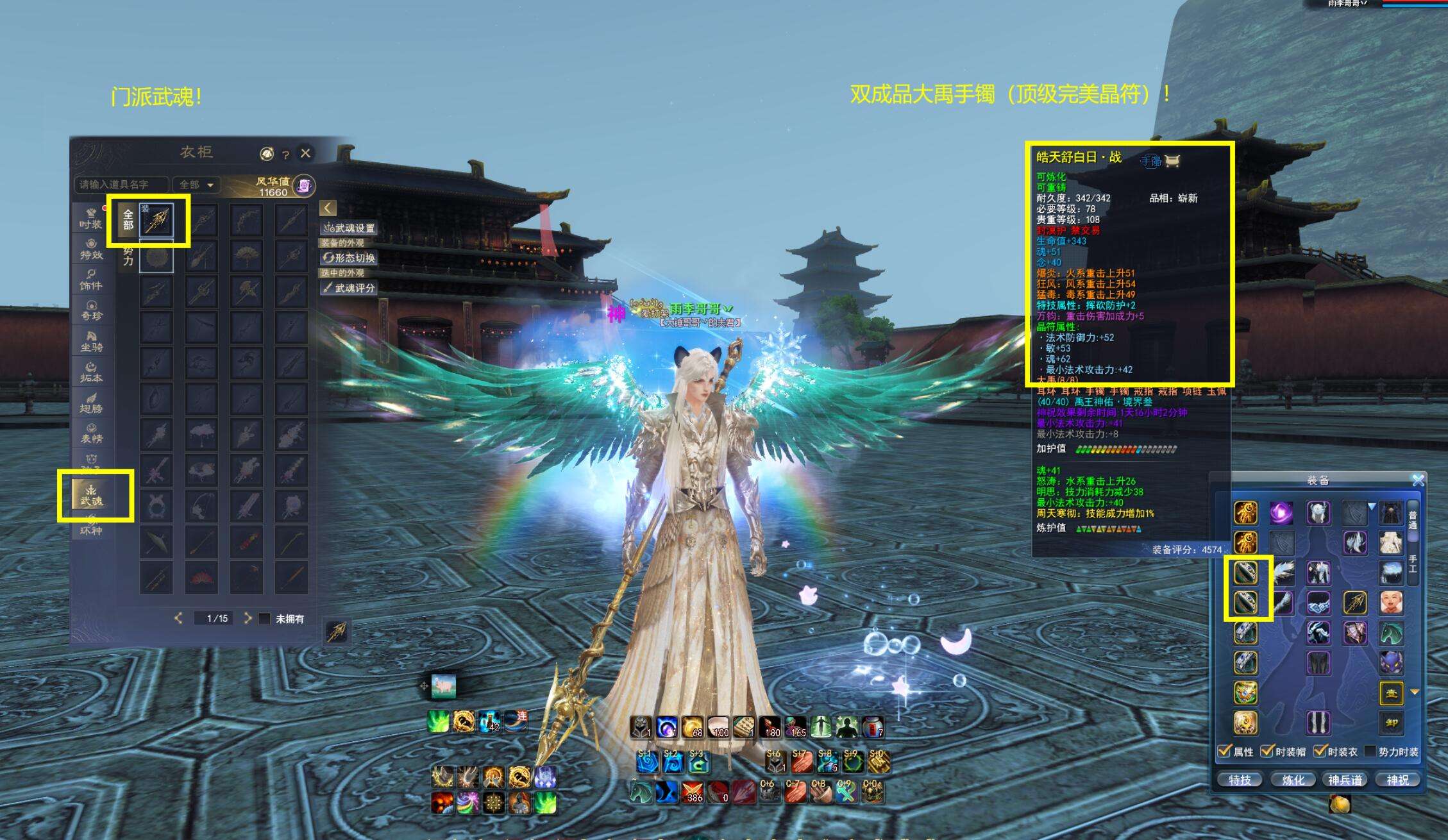This screenshot has height=840, width=1448.
Task: Close the 装备 equipment panel
Action: (x=1418, y=480)
